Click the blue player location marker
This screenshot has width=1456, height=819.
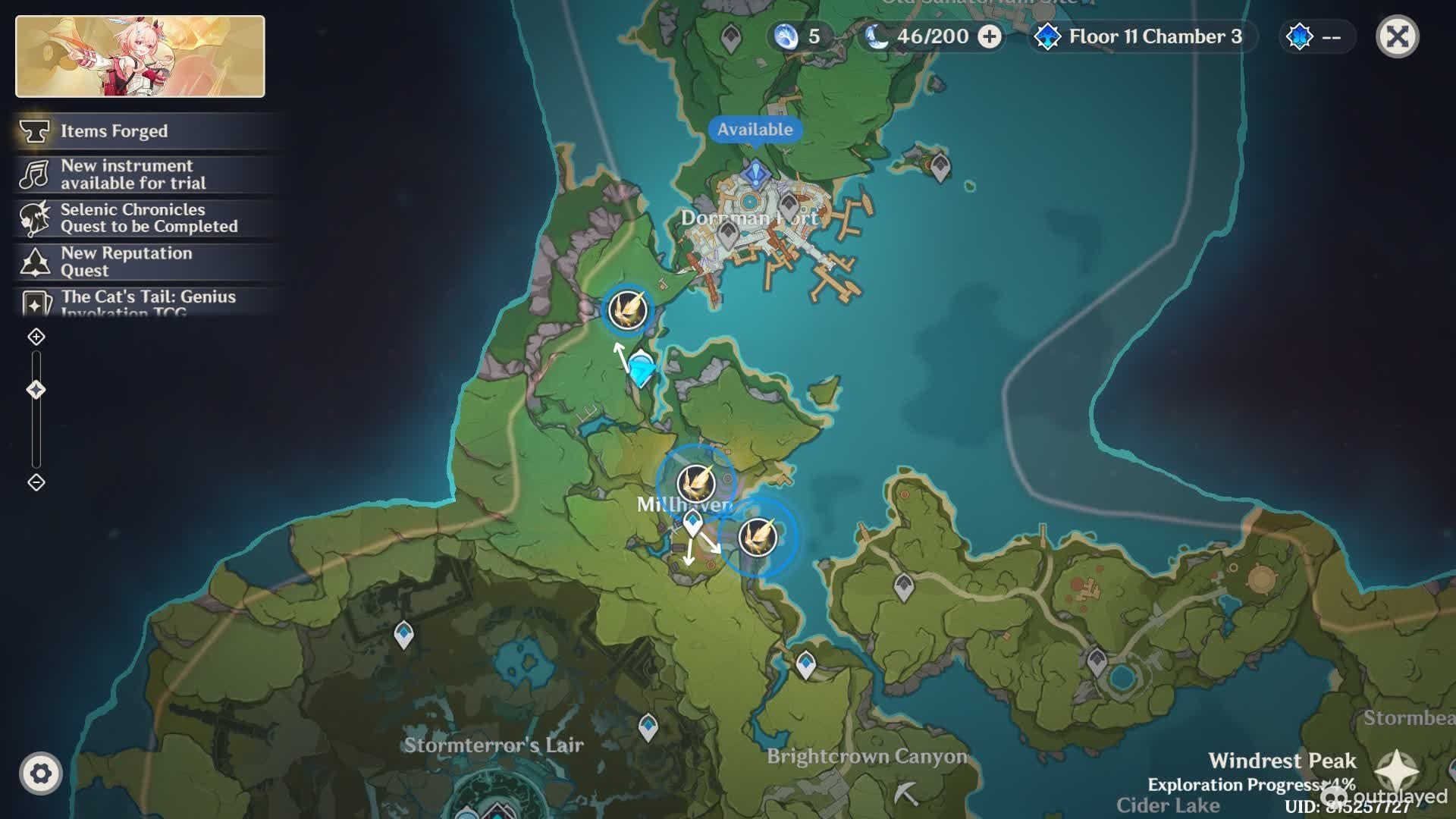[642, 369]
